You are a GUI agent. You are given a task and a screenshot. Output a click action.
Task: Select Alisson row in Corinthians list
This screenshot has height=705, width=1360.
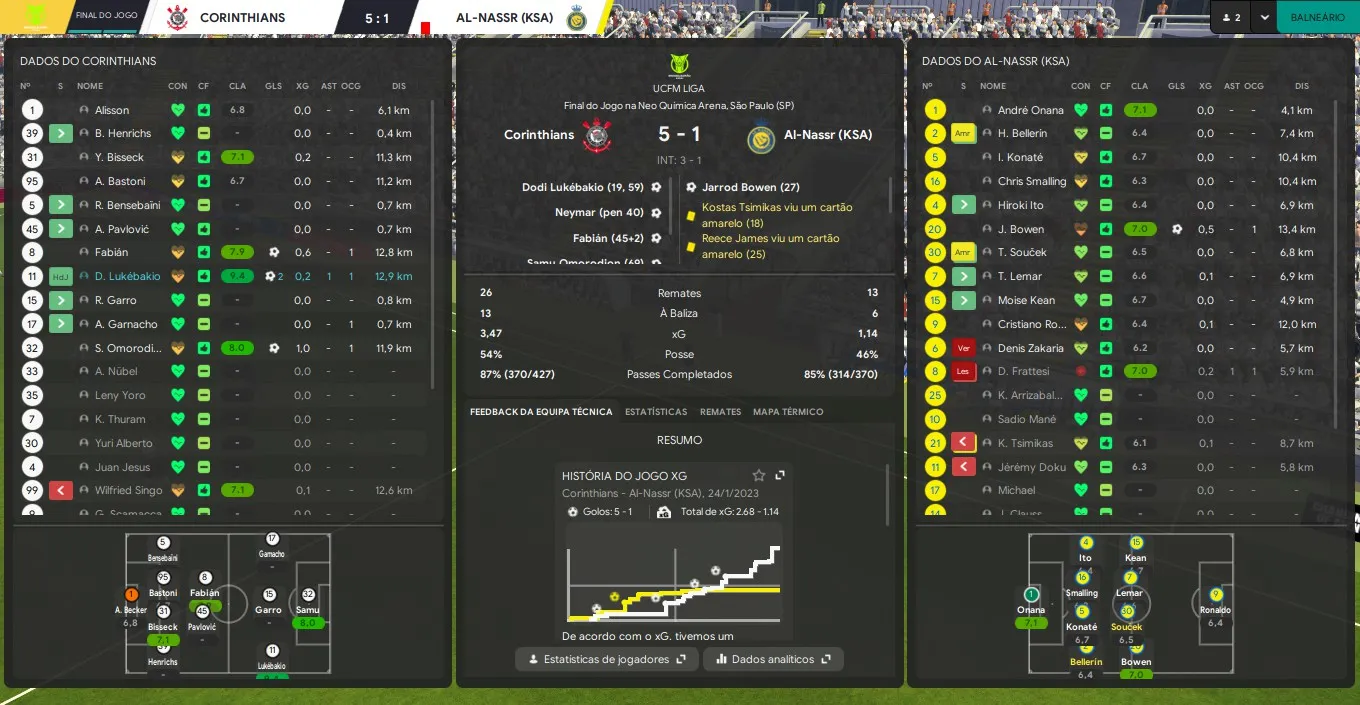112,110
